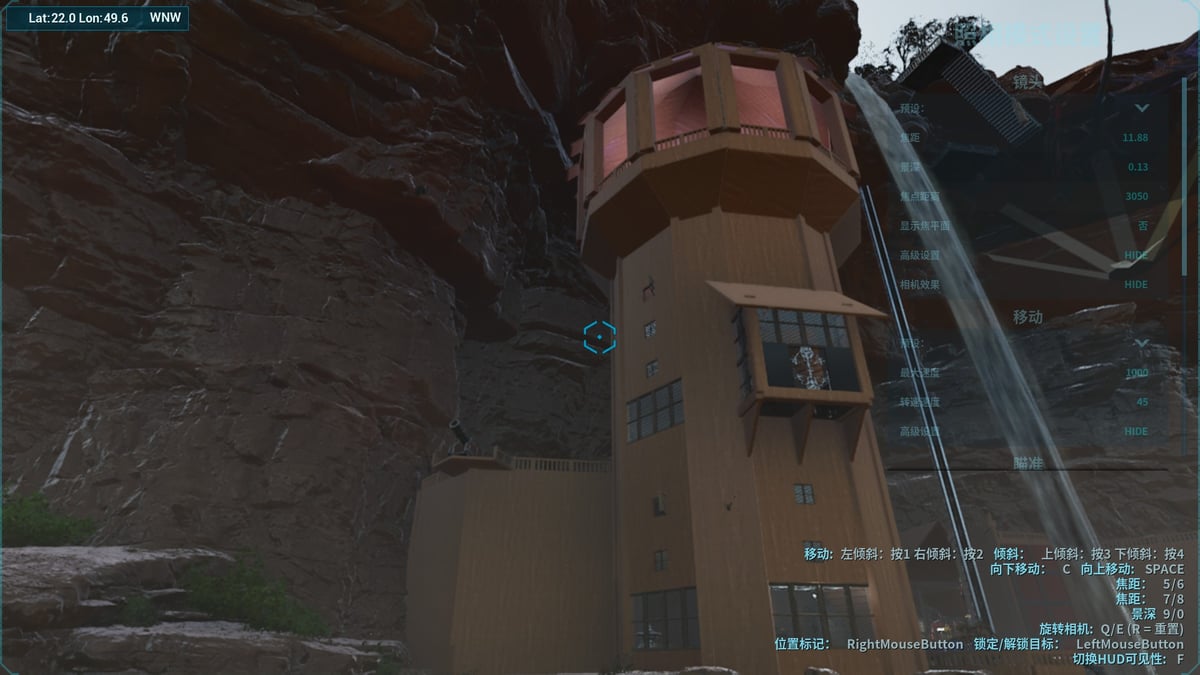Expand 高级设置 in the 镜头 section
This screenshot has width=1200, height=675.
(1136, 255)
